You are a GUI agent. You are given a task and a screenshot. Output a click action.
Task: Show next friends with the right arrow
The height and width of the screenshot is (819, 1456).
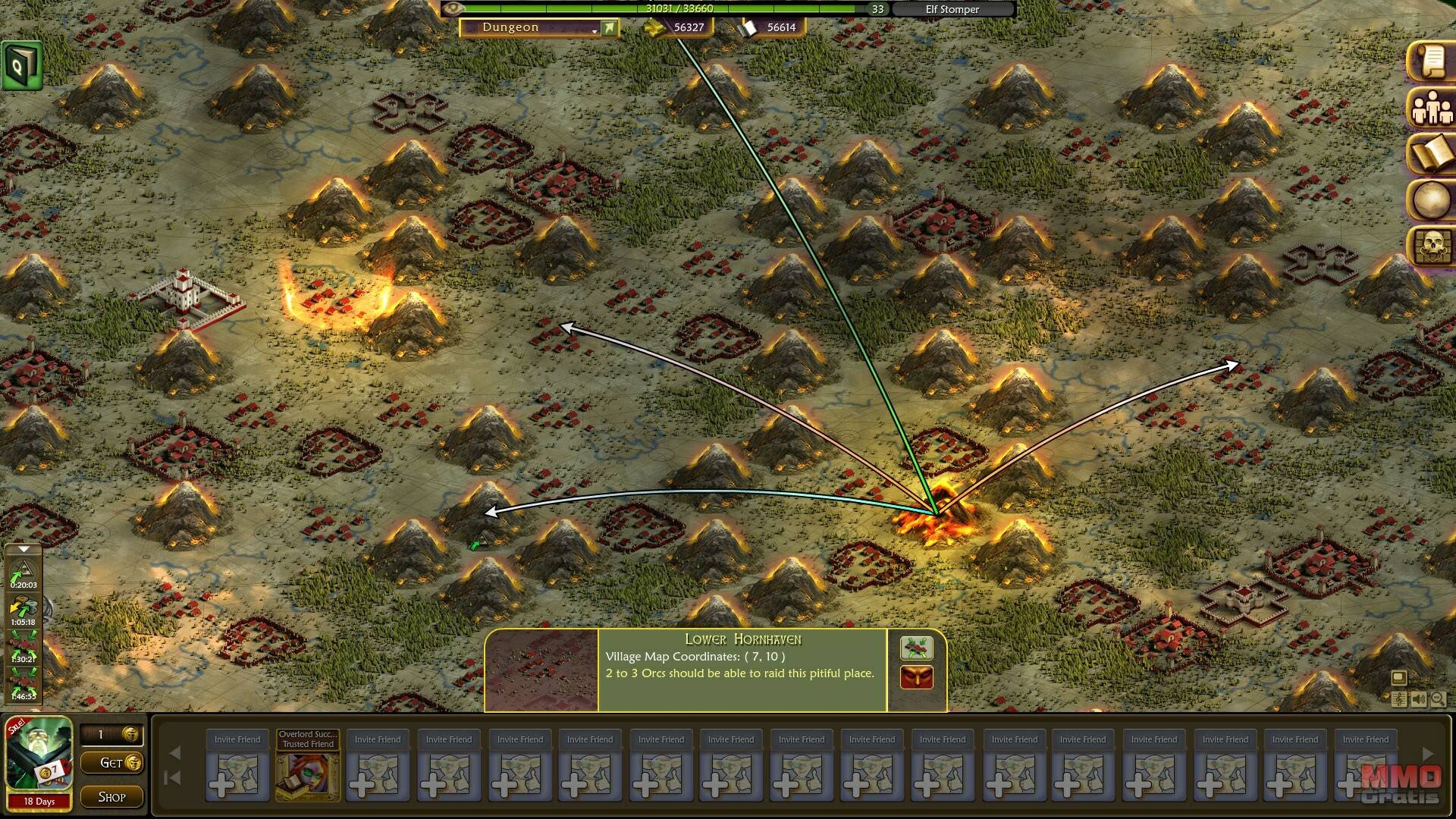(1428, 754)
